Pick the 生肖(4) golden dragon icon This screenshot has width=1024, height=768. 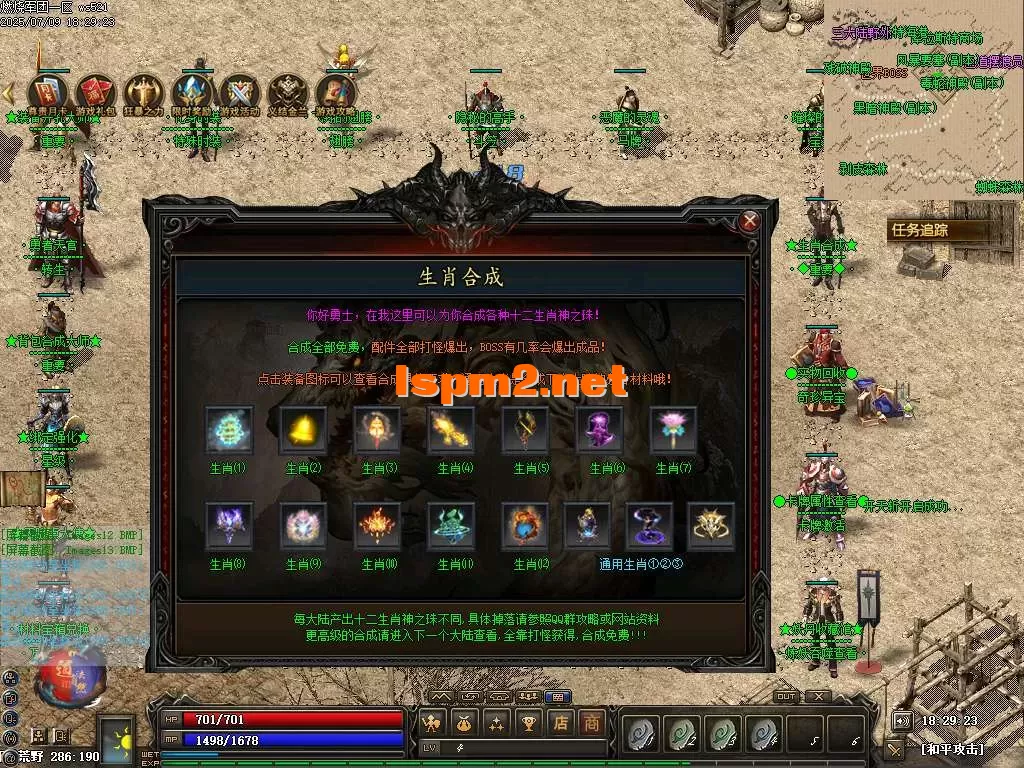(x=451, y=430)
